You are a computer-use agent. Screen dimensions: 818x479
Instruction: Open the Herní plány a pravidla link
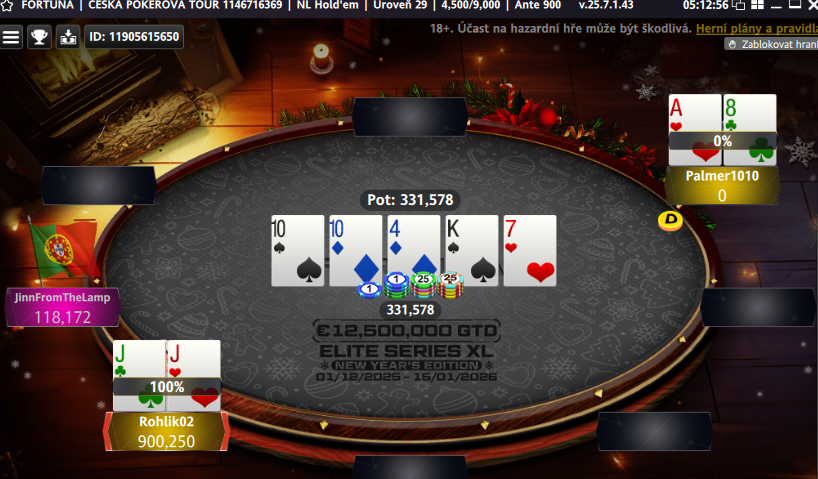coord(757,29)
